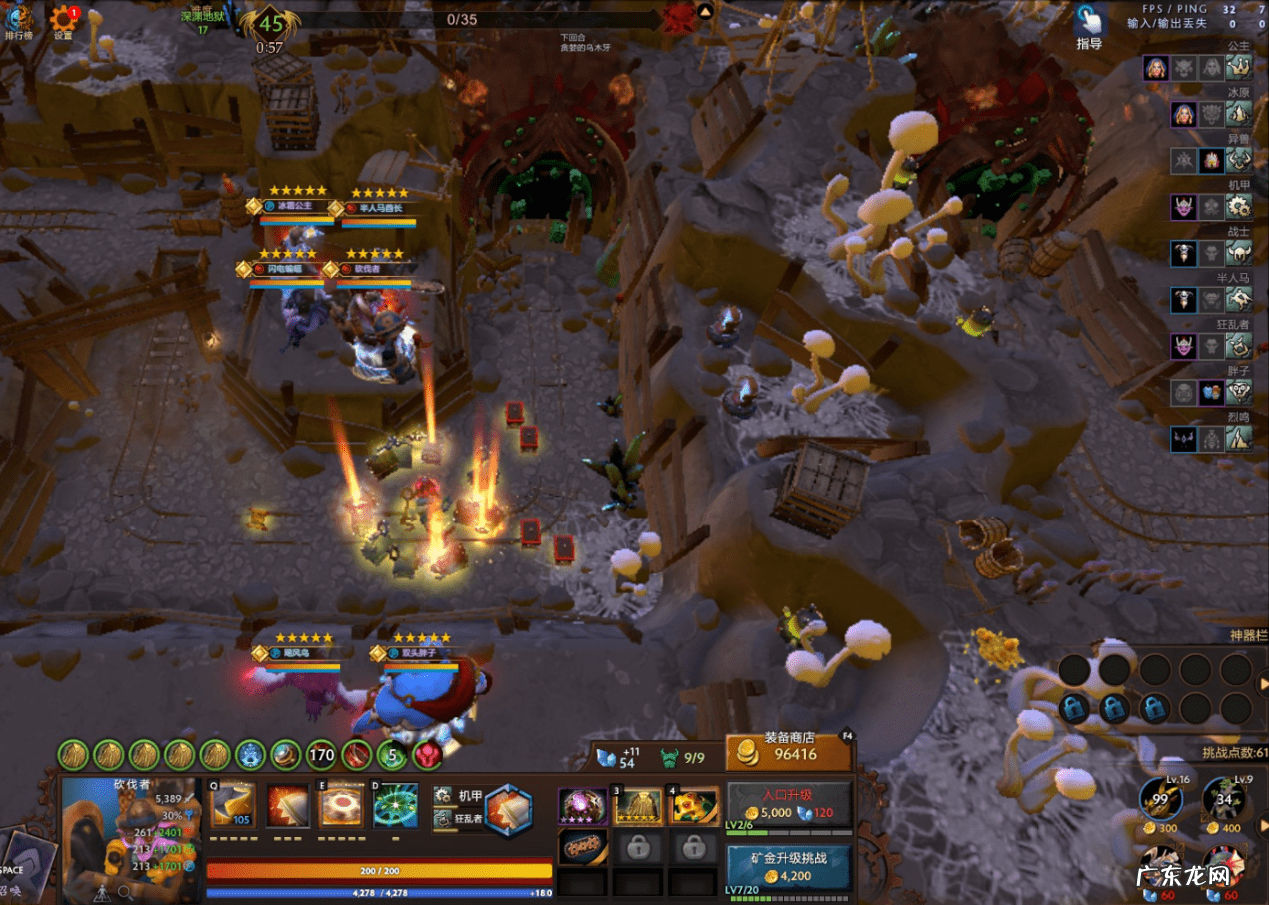The width and height of the screenshot is (1269, 905).
Task: Click the 公主 crown synergy icon
Action: tap(1239, 68)
